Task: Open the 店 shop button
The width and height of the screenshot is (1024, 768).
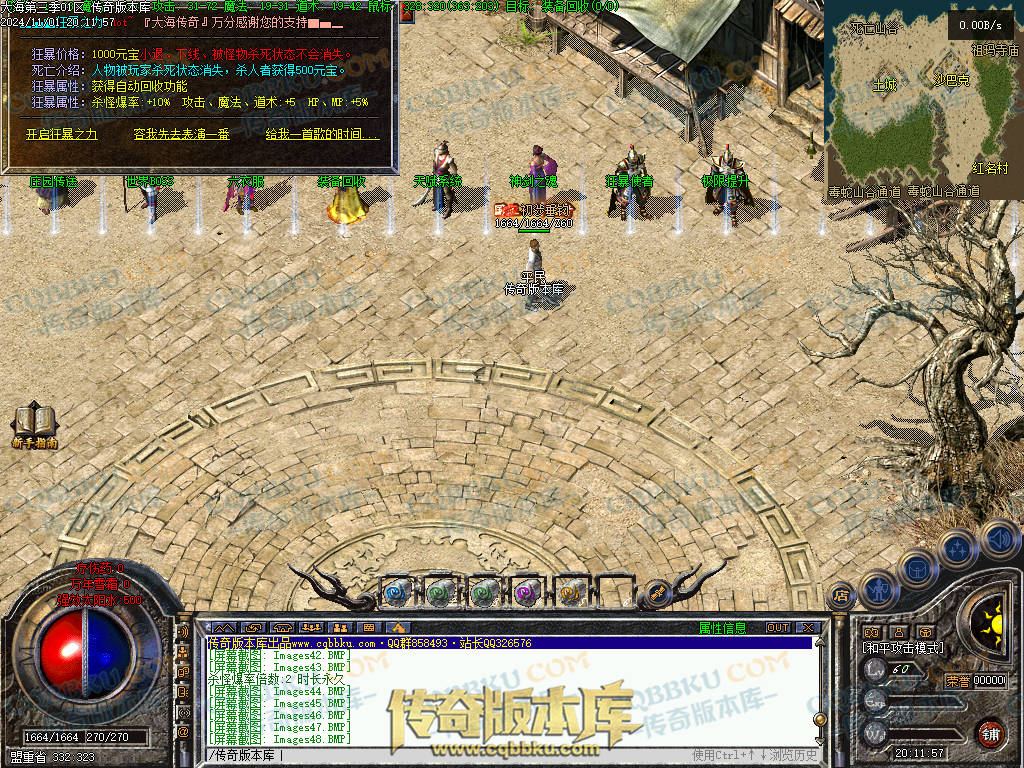Action: click(840, 594)
